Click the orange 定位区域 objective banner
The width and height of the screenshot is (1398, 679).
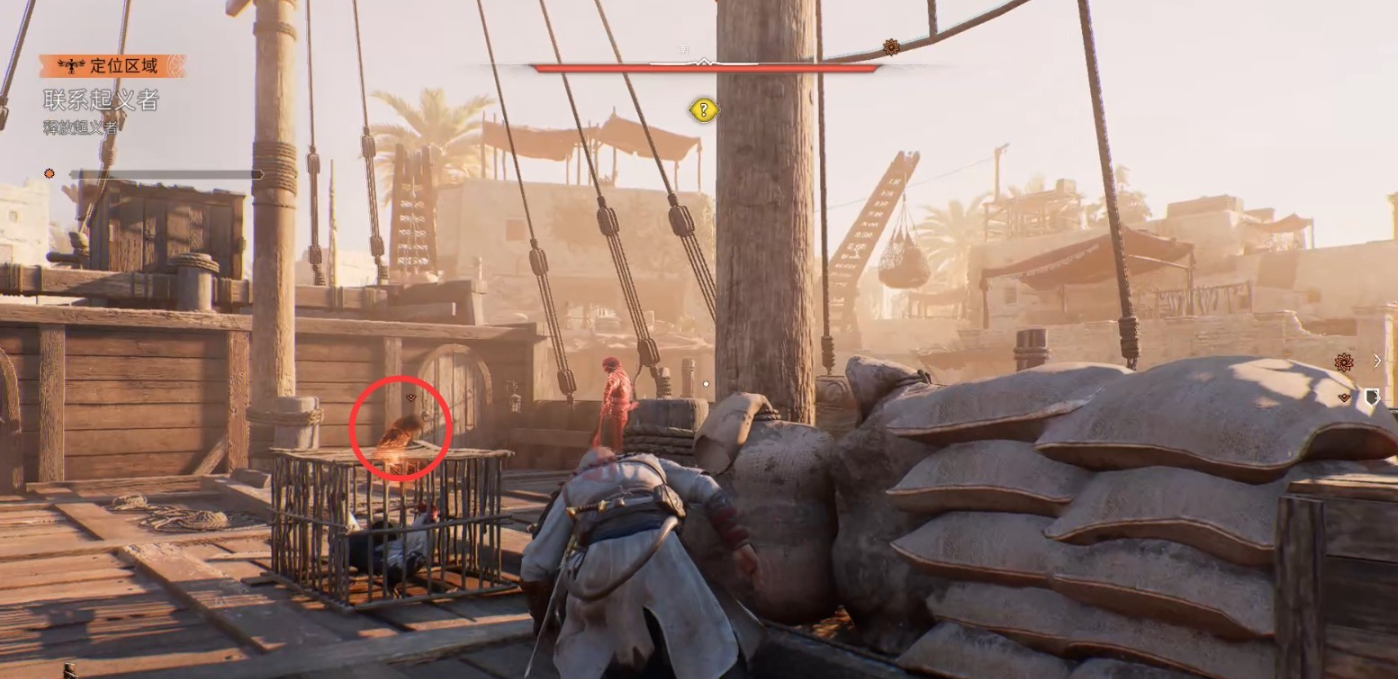[x=112, y=66]
